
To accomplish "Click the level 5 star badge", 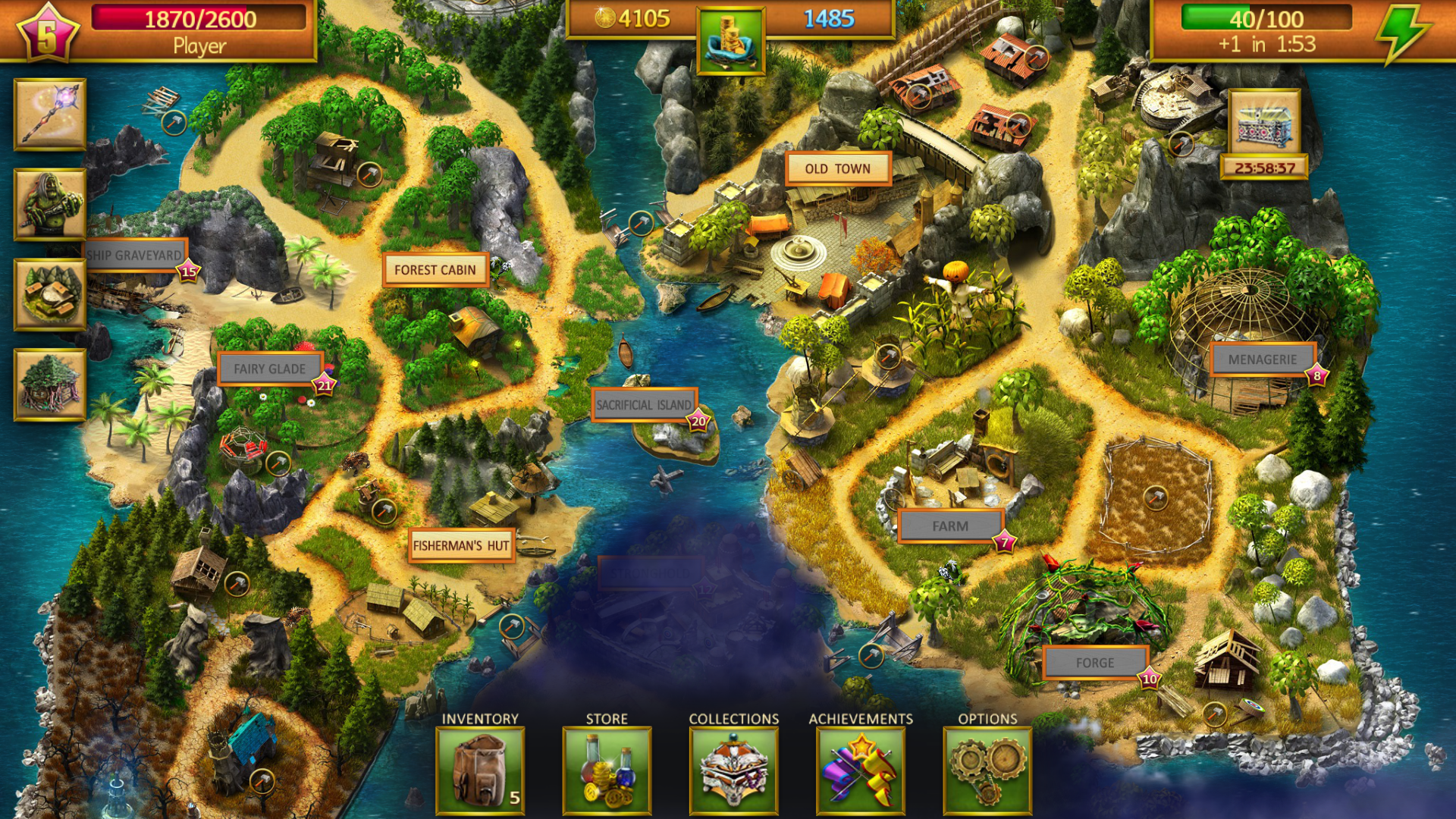I will (x=47, y=32).
